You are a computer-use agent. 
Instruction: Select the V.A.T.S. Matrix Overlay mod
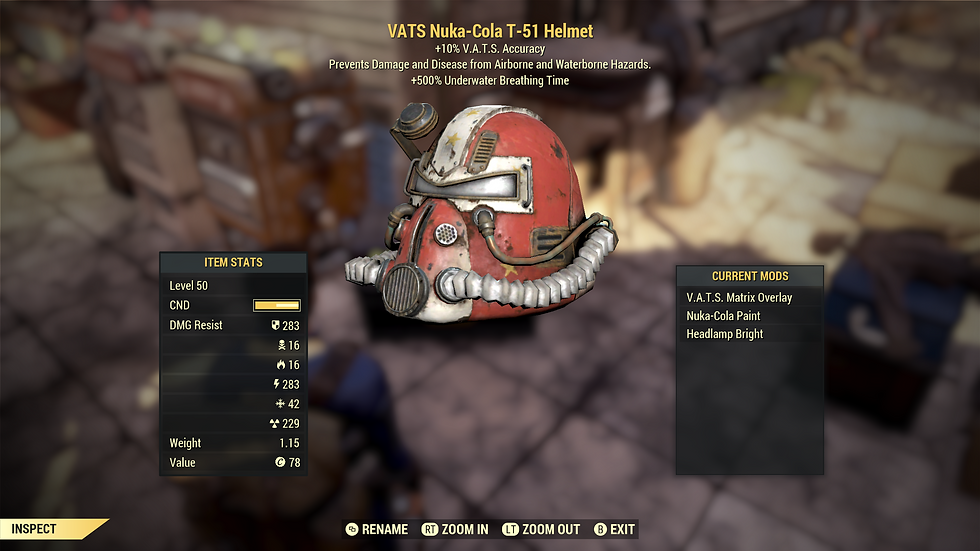coord(739,298)
